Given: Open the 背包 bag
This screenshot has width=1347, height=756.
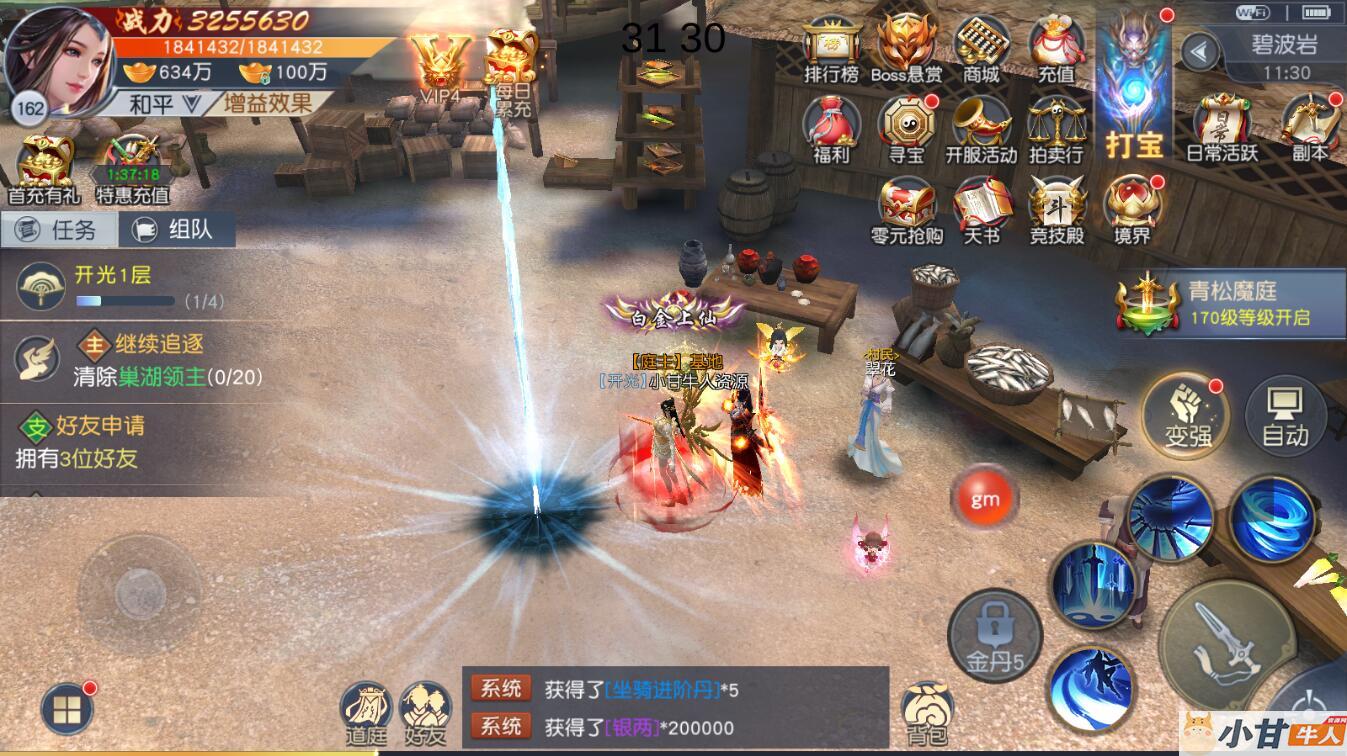Looking at the screenshot, I should 925,713.
